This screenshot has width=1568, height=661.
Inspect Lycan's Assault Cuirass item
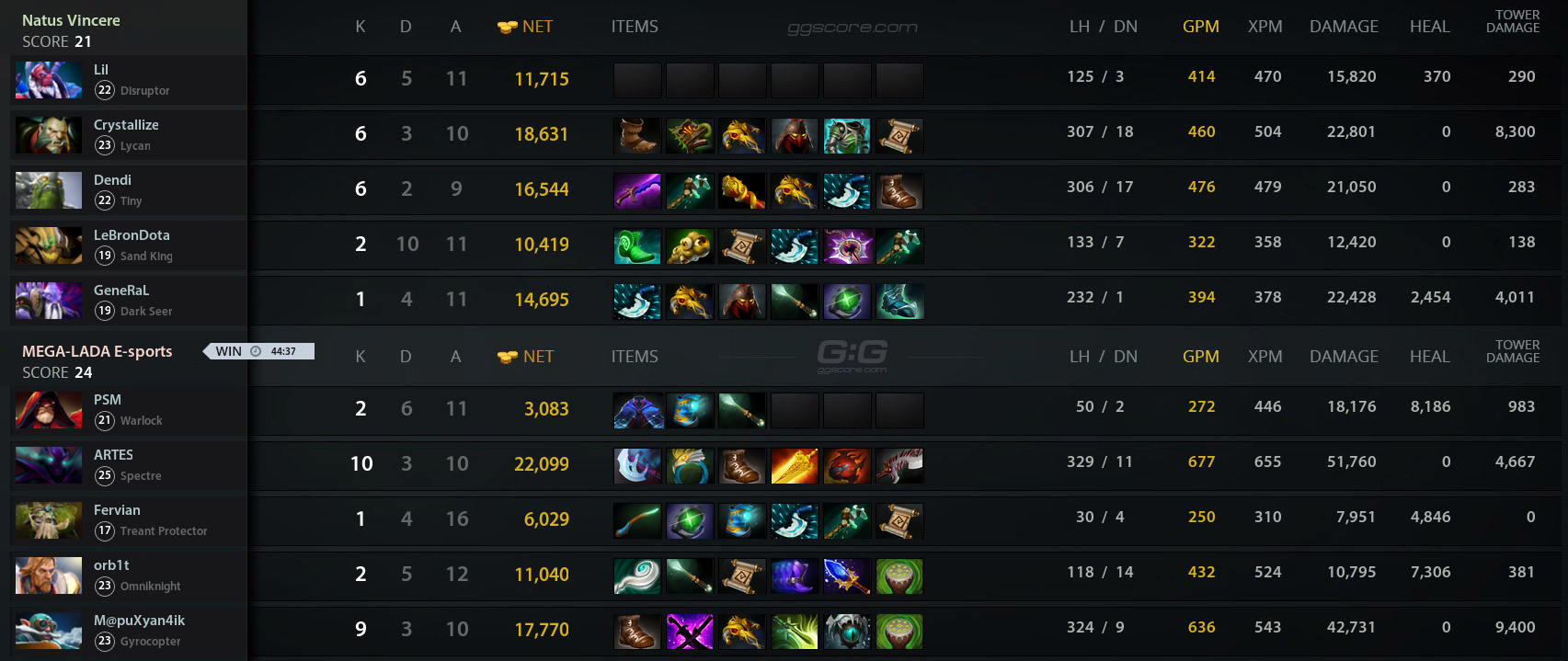(847, 136)
